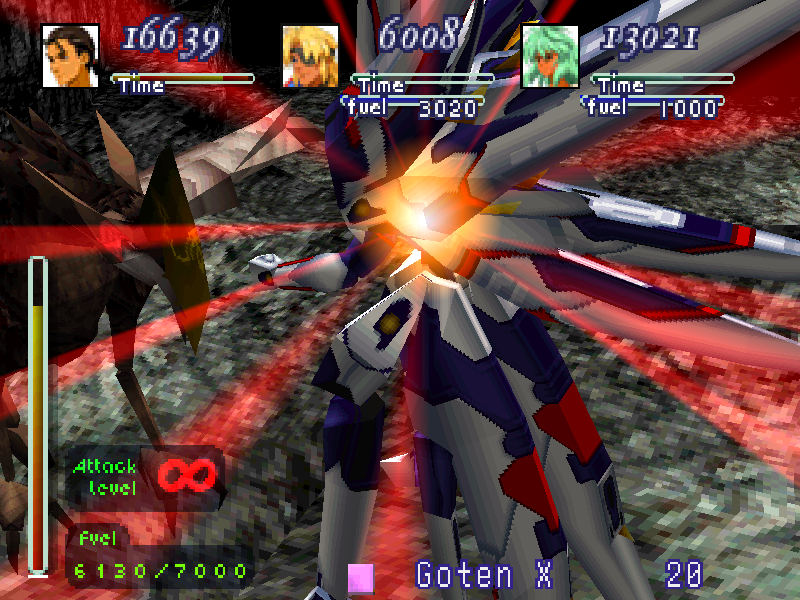Choose the blonde pilot with sunglasses portrait

[x=310, y=56]
